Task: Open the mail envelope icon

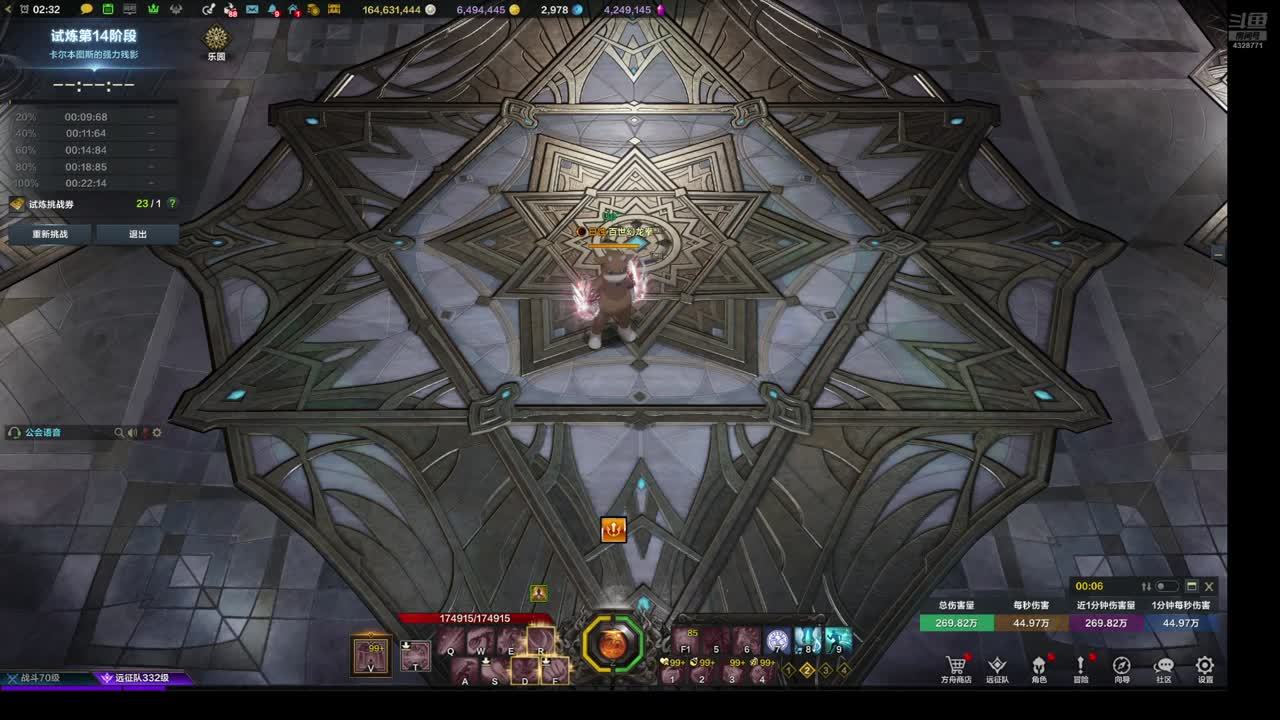Action: (252, 9)
